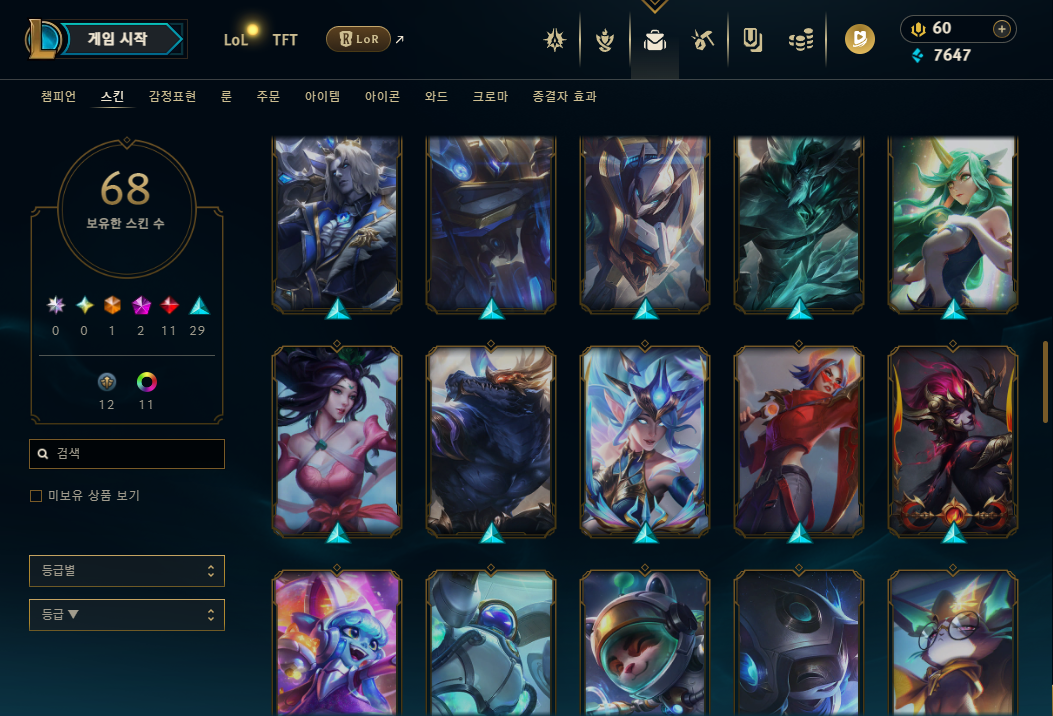
Task: View the 종결자 효과 tab
Action: click(x=565, y=97)
